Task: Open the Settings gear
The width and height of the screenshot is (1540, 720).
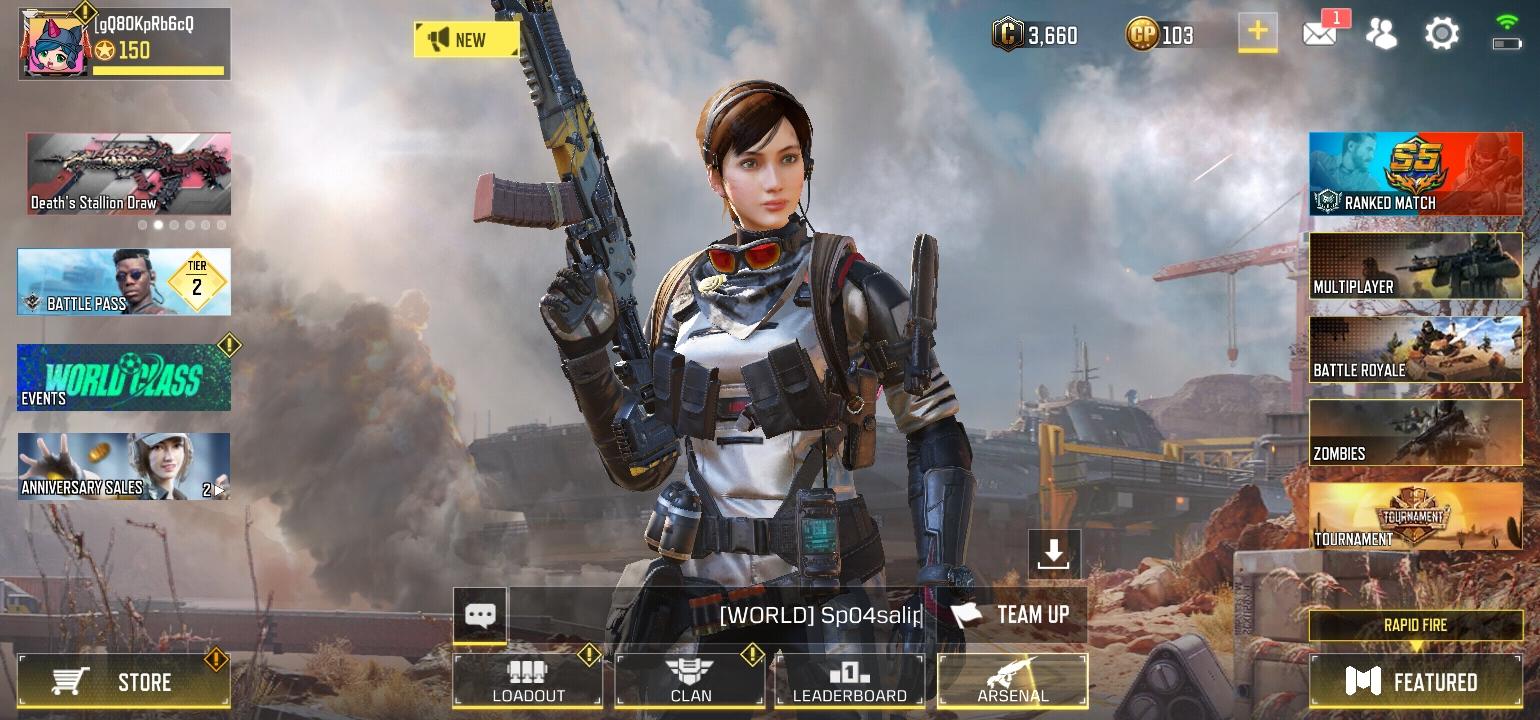Action: click(x=1440, y=33)
